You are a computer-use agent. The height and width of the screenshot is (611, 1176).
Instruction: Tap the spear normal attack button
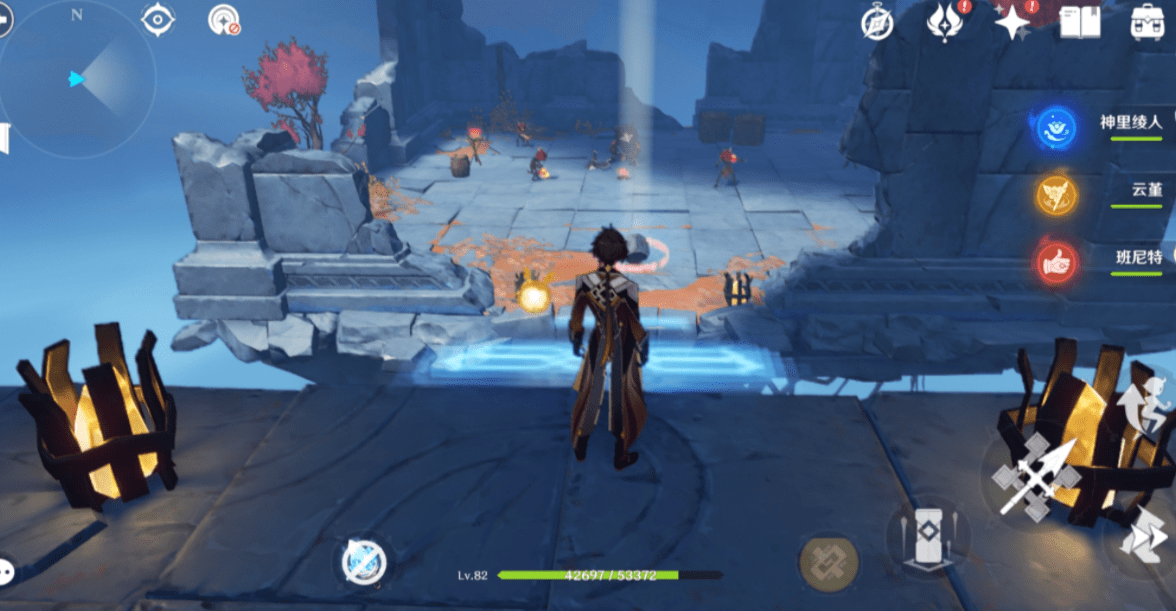tap(1036, 478)
